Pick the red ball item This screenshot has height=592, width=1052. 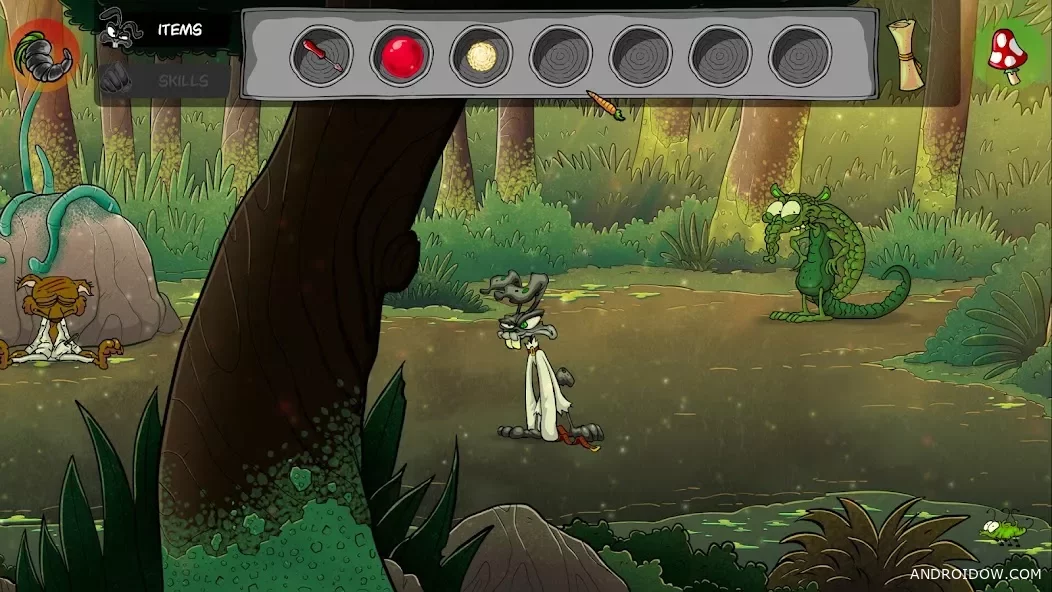pos(401,55)
